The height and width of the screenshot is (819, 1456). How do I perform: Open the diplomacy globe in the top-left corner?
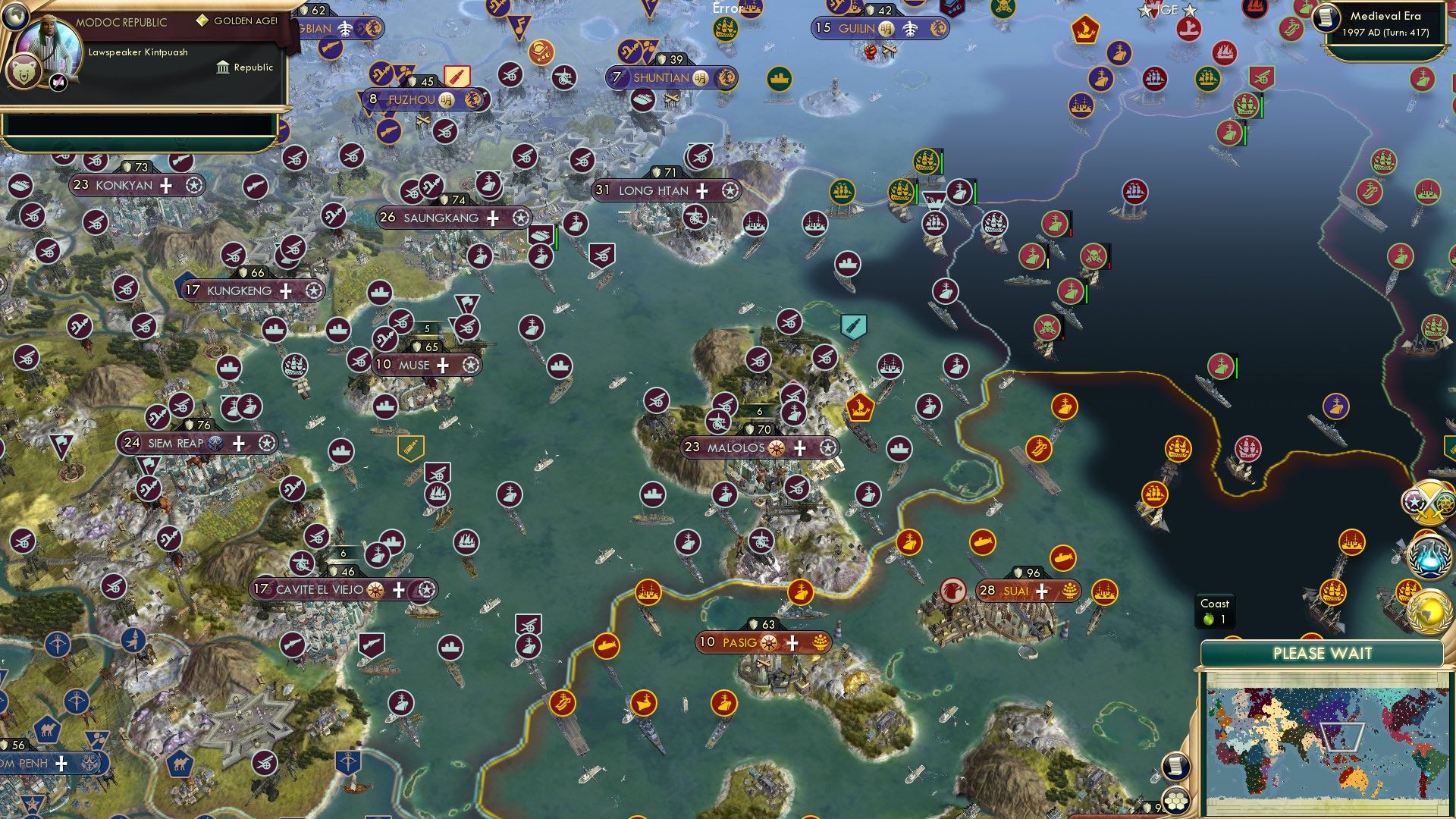click(16, 16)
